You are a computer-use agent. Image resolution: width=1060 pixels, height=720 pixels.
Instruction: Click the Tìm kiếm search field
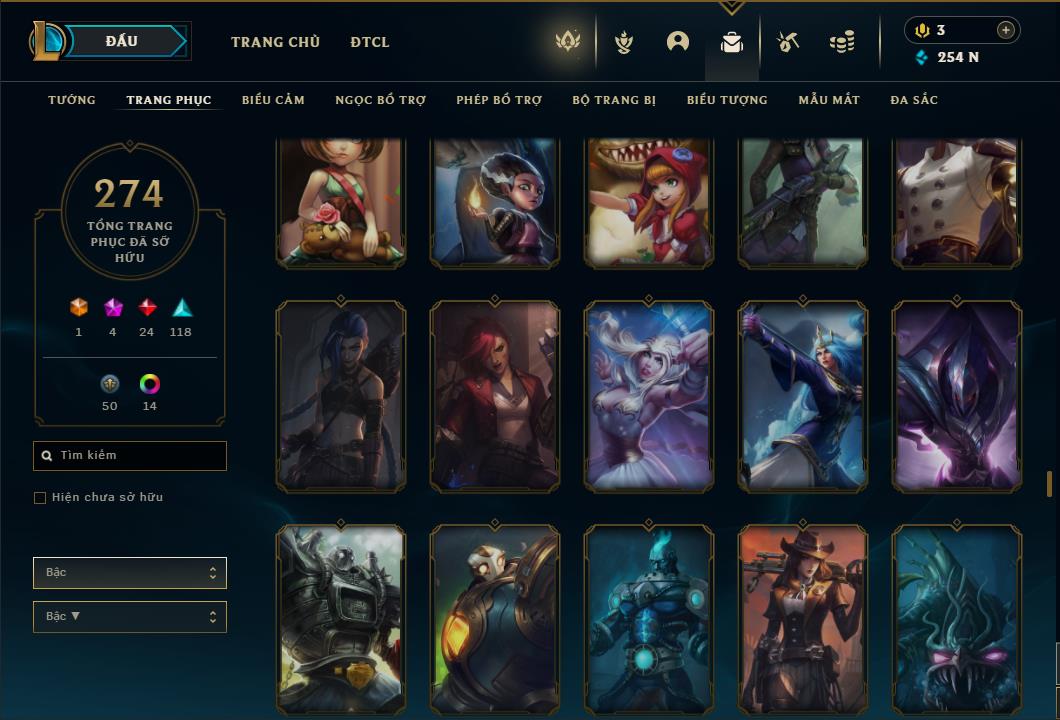tap(130, 456)
